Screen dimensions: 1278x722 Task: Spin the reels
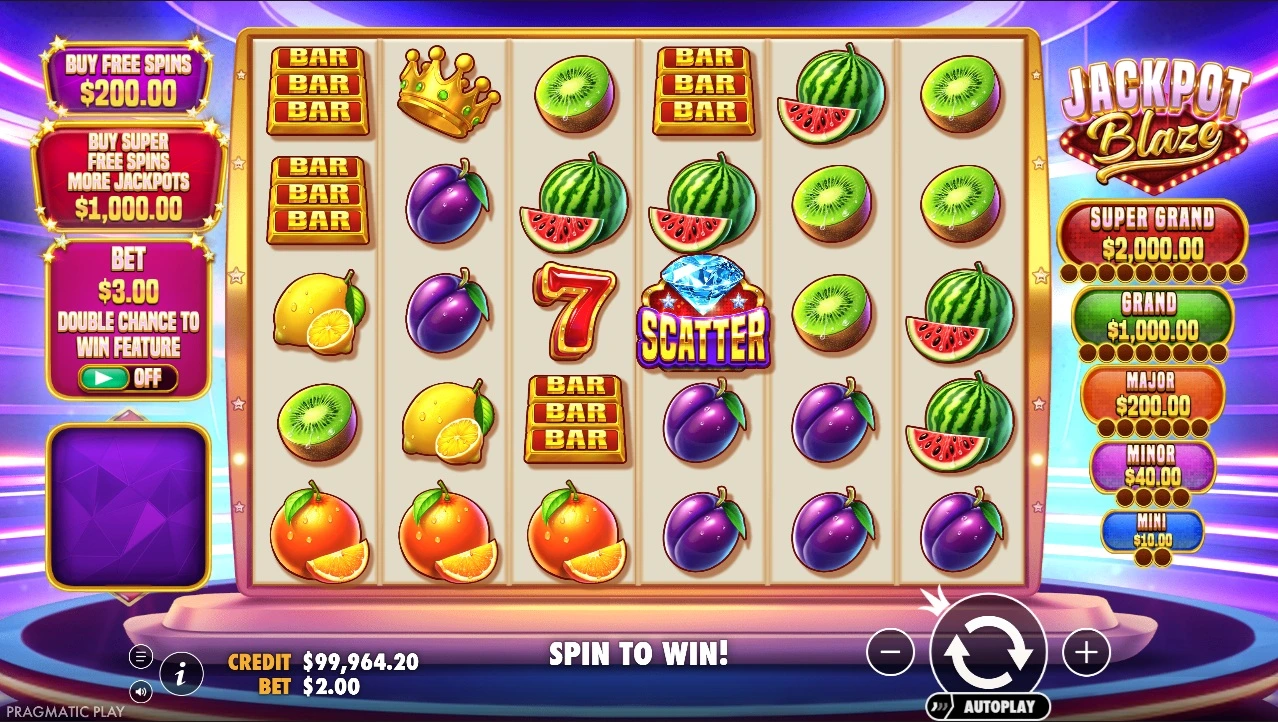(987, 651)
